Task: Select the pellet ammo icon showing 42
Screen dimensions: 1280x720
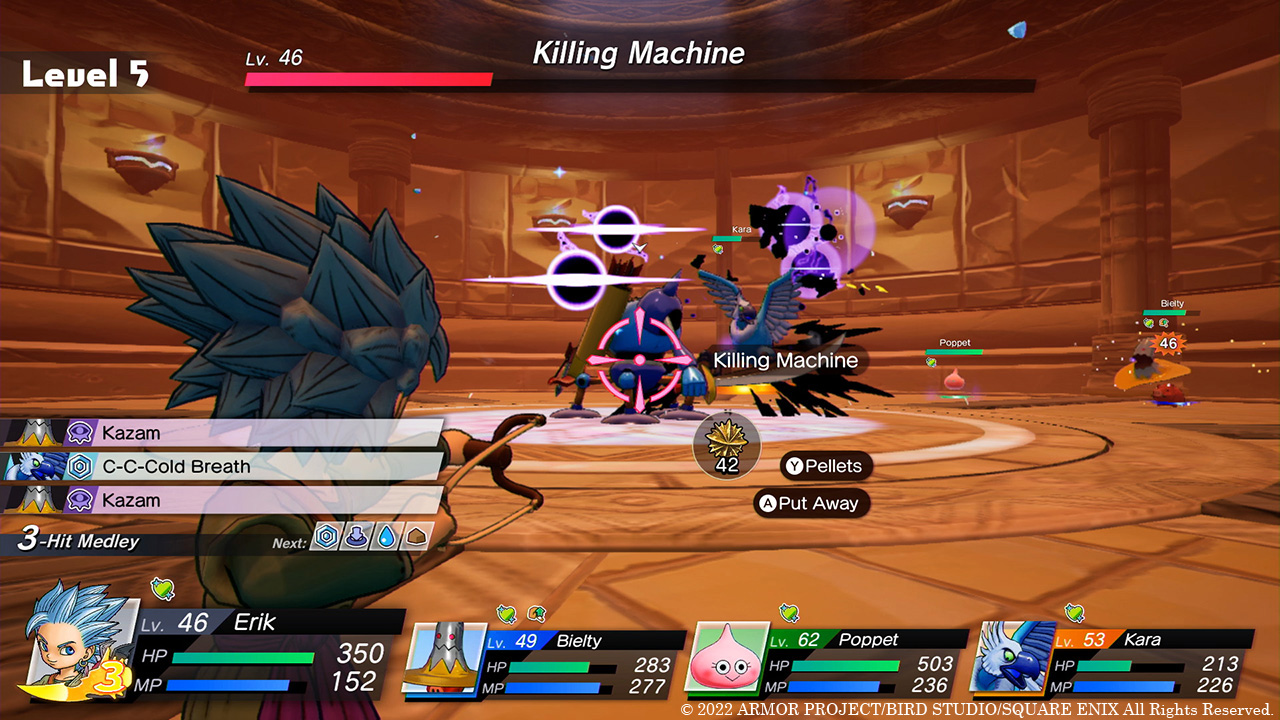Action: (x=726, y=446)
